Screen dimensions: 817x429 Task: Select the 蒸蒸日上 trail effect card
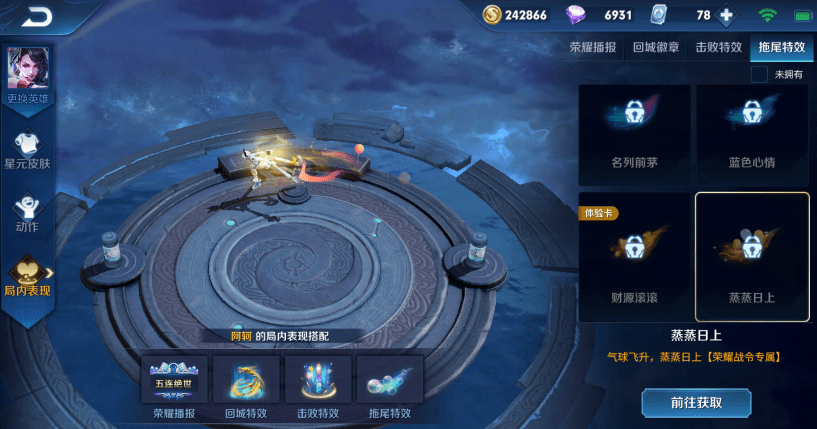click(752, 255)
